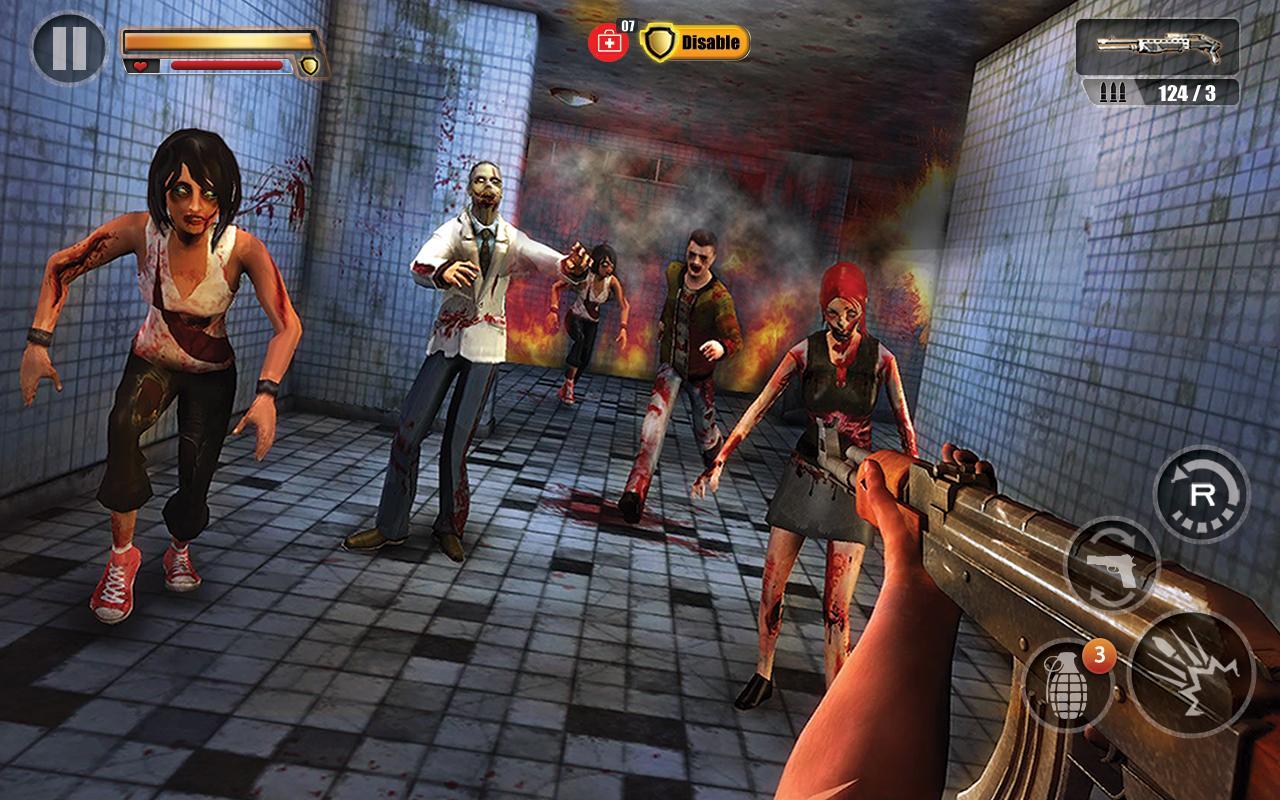Tap the orange health bar

pyautogui.click(x=215, y=42)
